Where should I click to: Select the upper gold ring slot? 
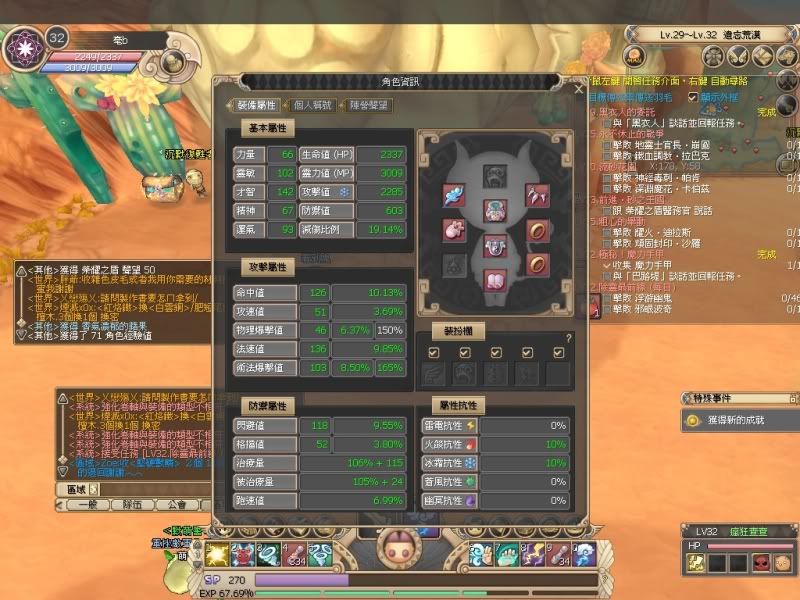[x=539, y=229]
